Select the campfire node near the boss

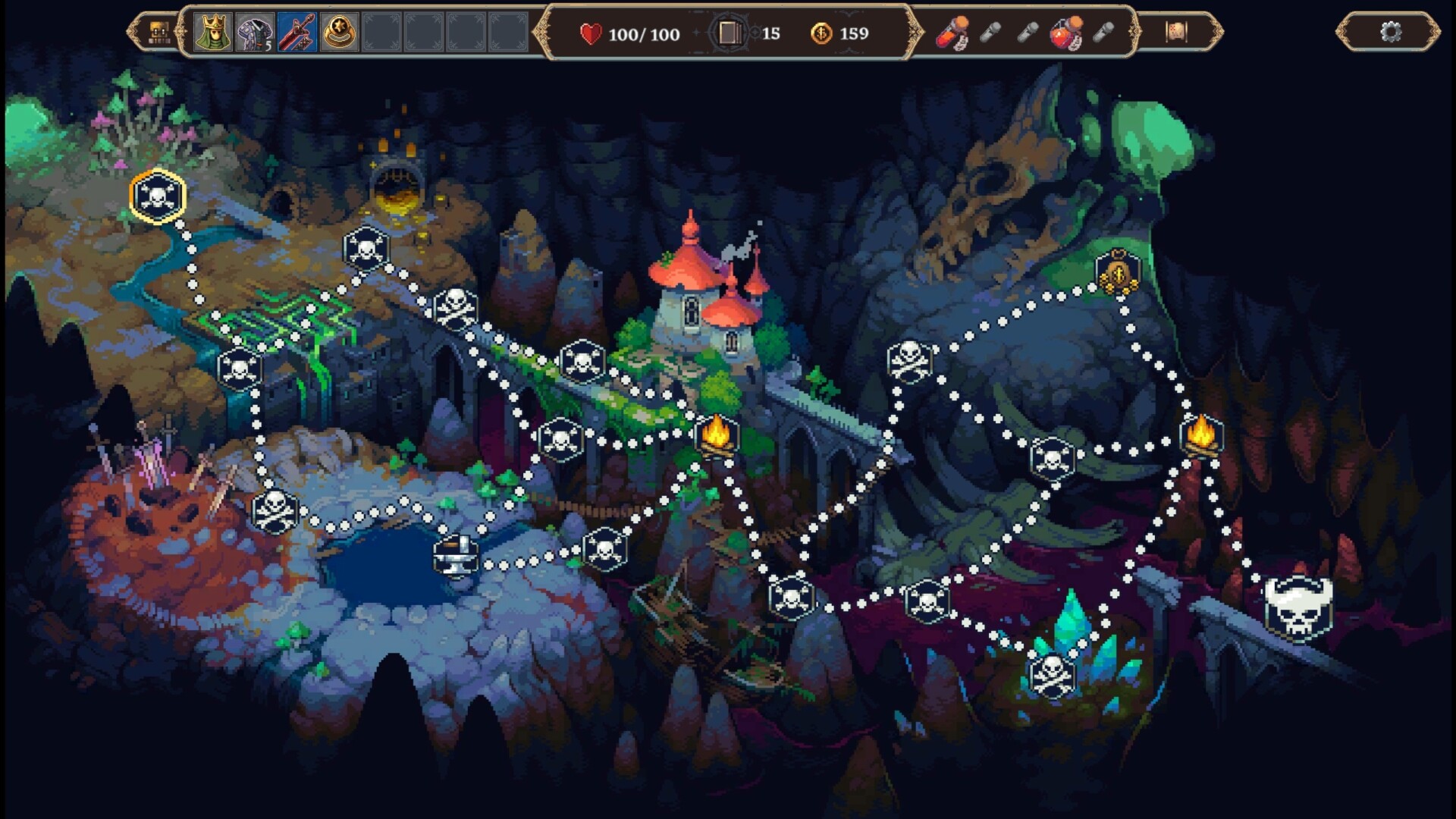pos(1201,436)
